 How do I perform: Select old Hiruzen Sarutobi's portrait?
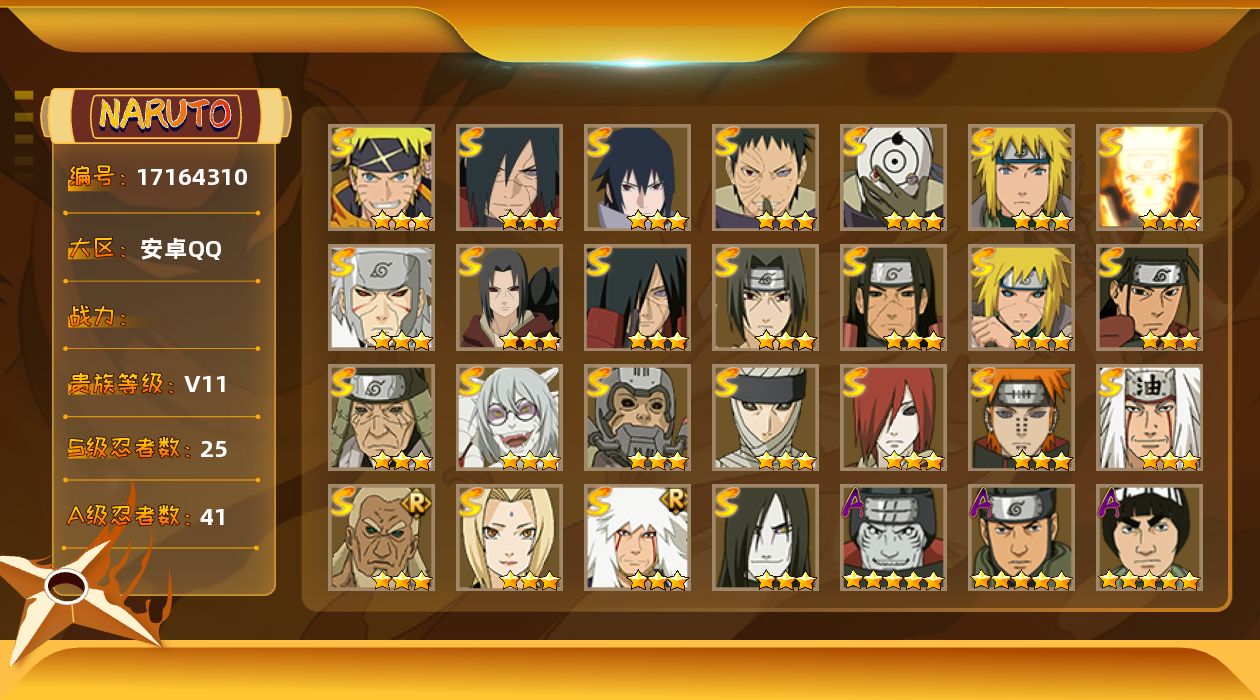381,417
